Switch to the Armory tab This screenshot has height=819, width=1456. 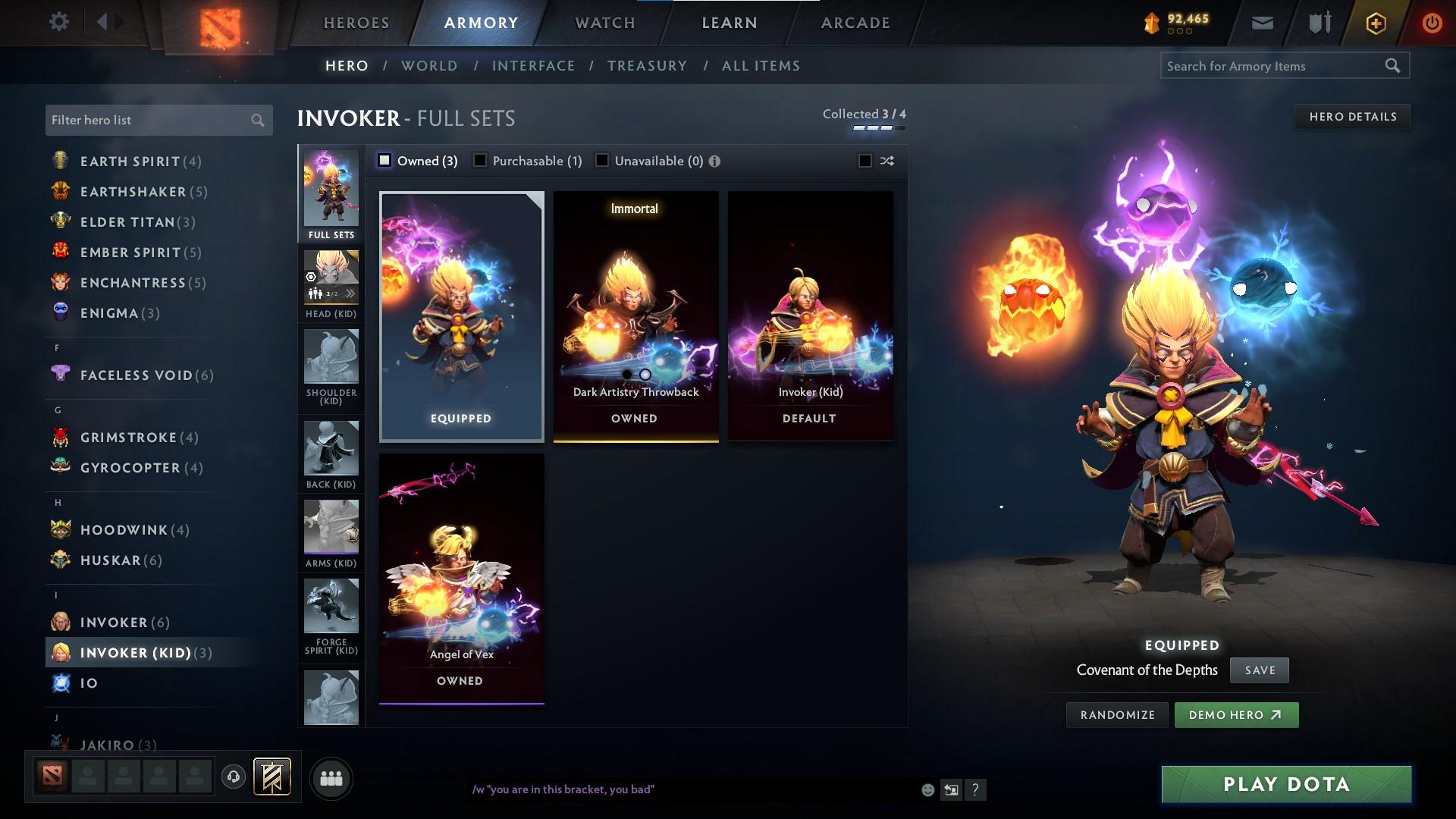tap(481, 22)
